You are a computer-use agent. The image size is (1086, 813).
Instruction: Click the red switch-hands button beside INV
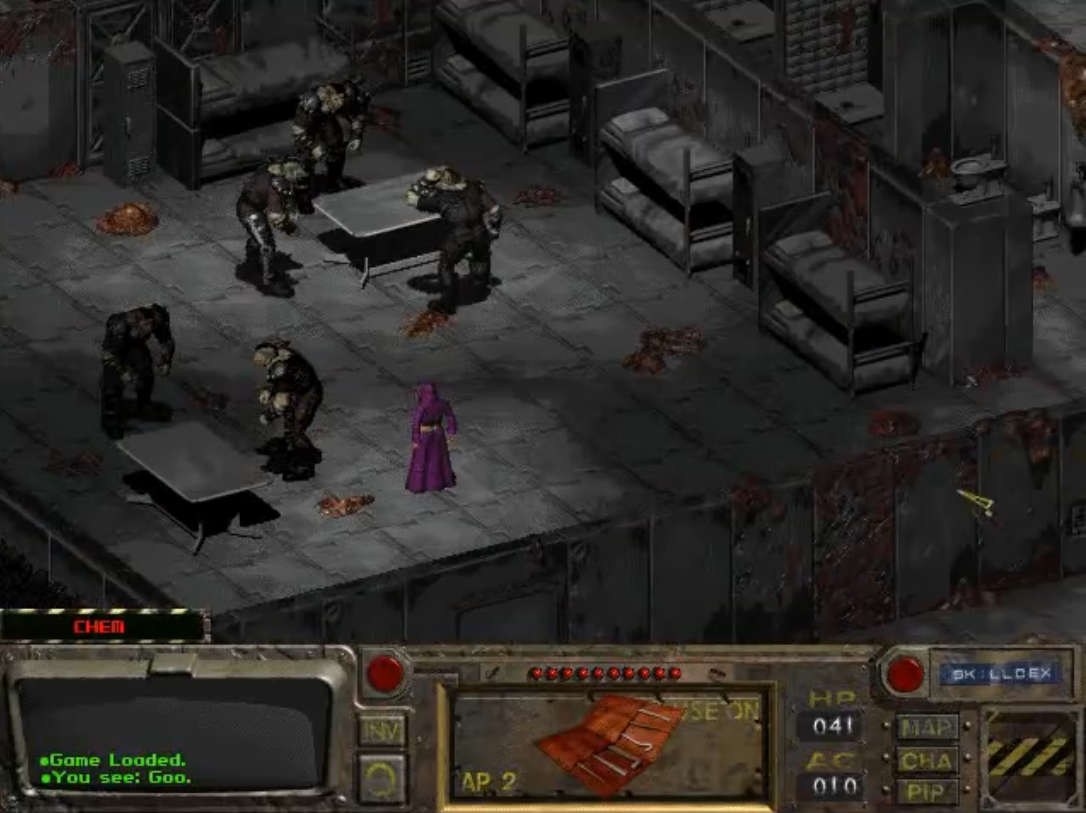click(x=385, y=673)
